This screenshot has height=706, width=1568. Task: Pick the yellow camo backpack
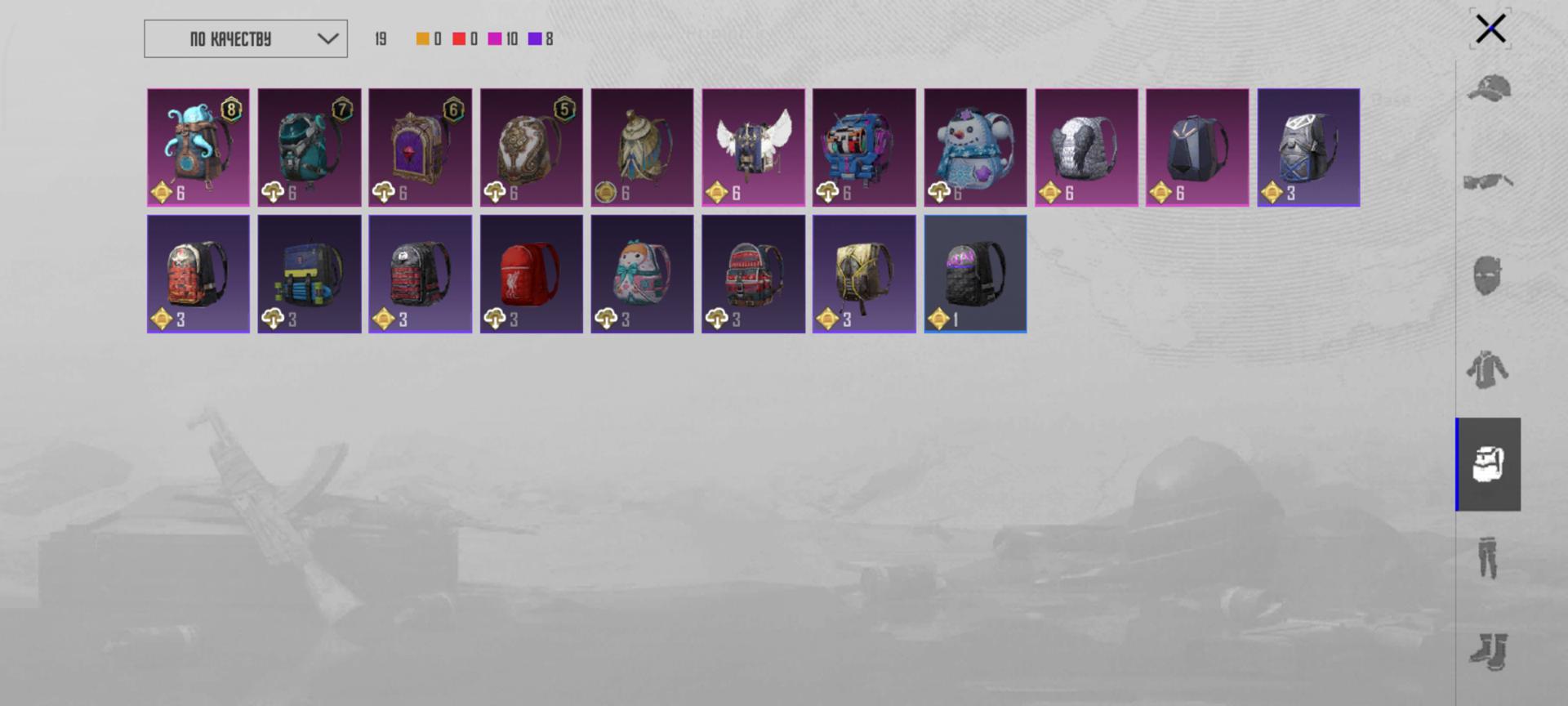pyautogui.click(x=864, y=274)
